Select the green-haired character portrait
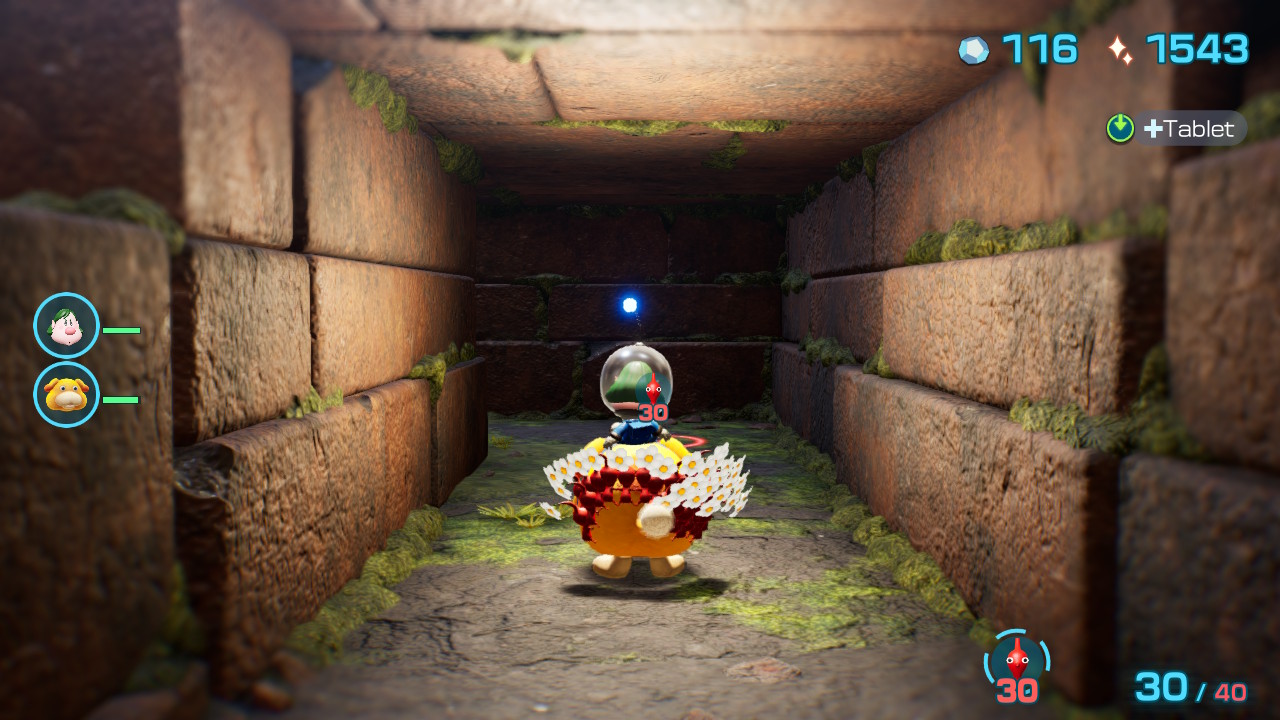The width and height of the screenshot is (1280, 720). [x=66, y=326]
